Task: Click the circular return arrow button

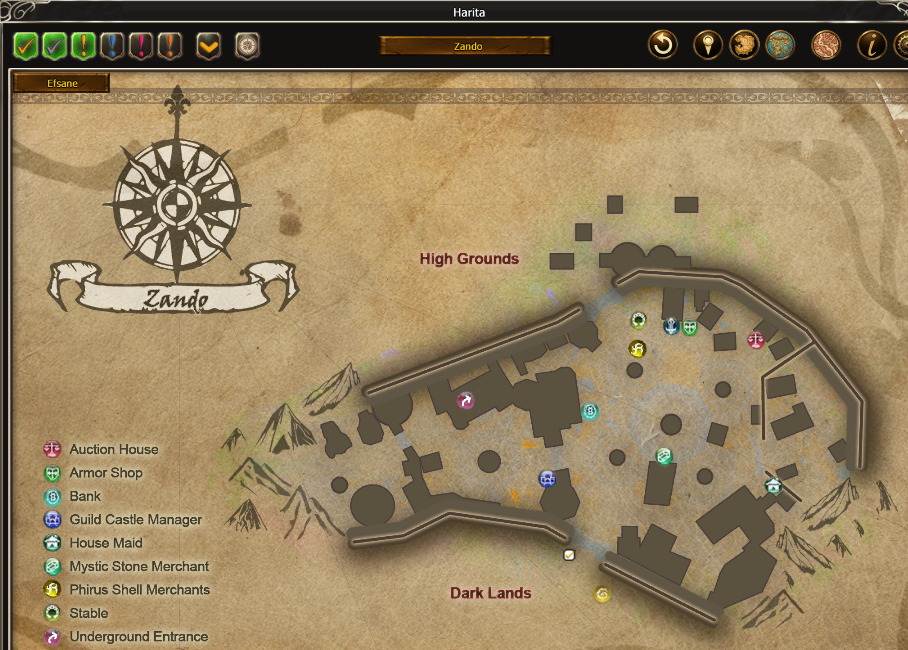Action: (662, 45)
